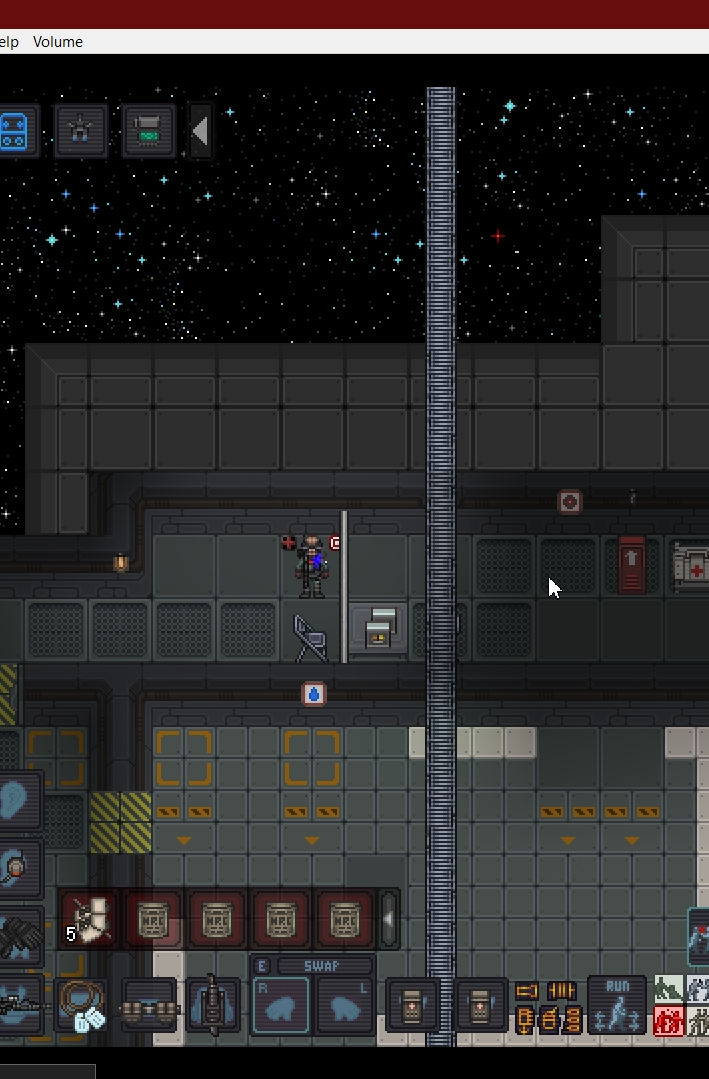The height and width of the screenshot is (1079, 709).
Task: Open the Volume menu
Action: pyautogui.click(x=57, y=42)
